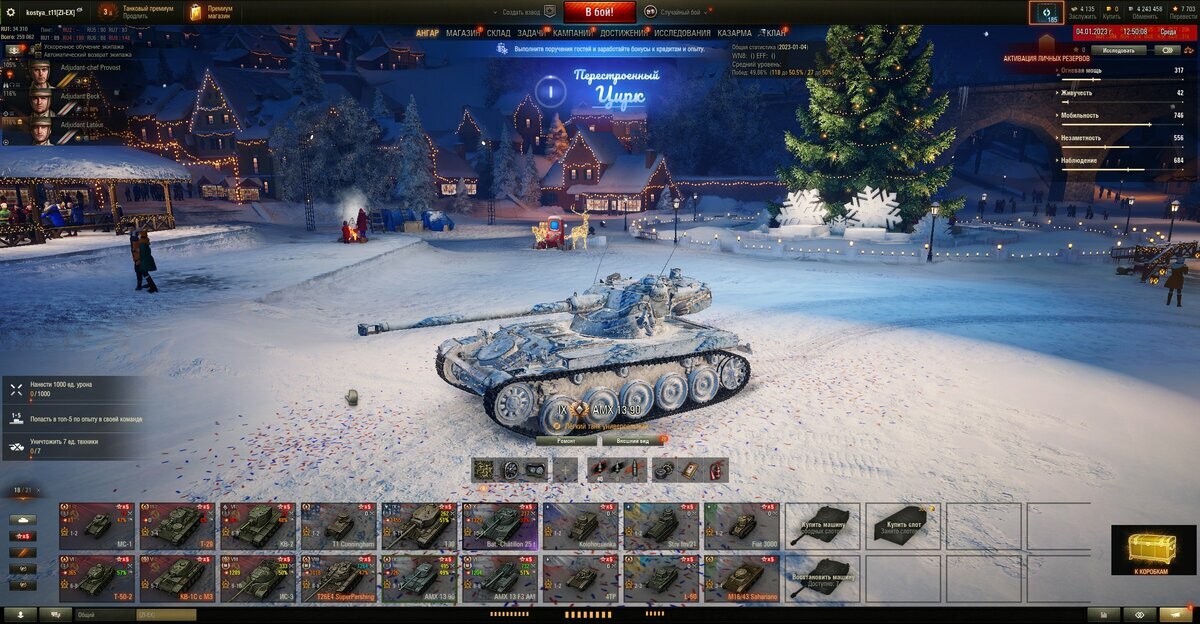Switch to the Склад (Depot) tab
The image size is (1200, 624).
[499, 33]
